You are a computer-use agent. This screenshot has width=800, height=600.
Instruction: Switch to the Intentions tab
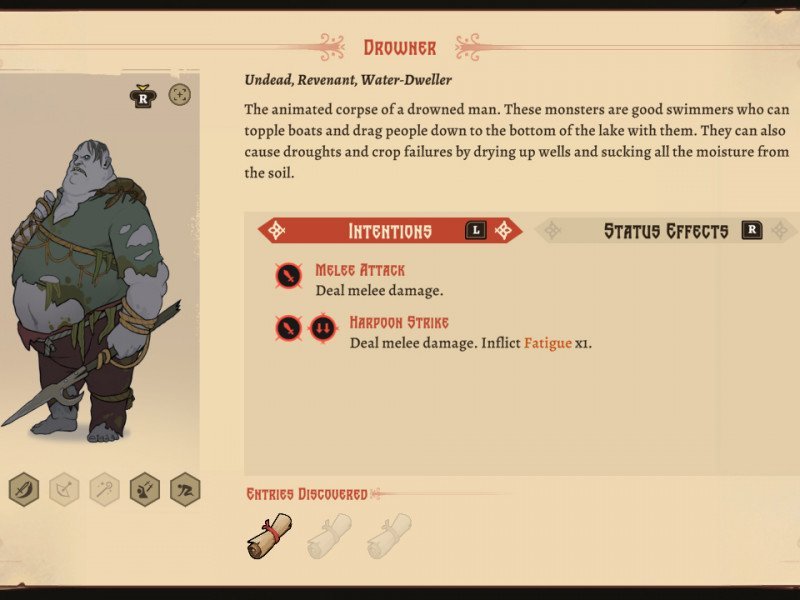click(390, 231)
